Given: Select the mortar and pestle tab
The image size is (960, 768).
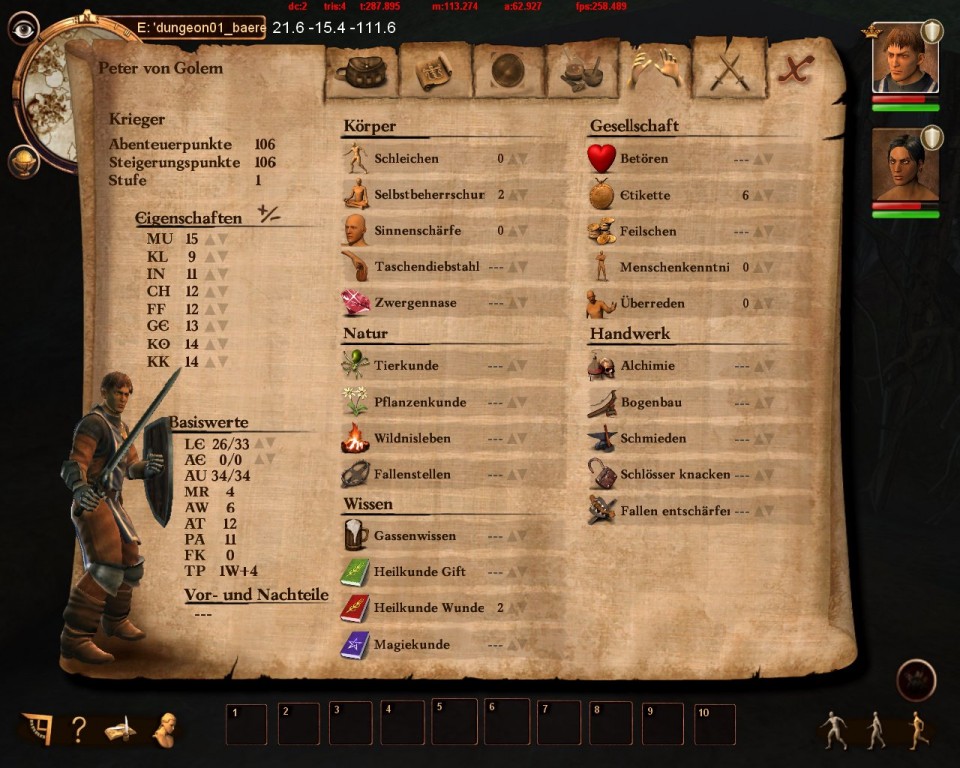Looking at the screenshot, I should point(582,72).
